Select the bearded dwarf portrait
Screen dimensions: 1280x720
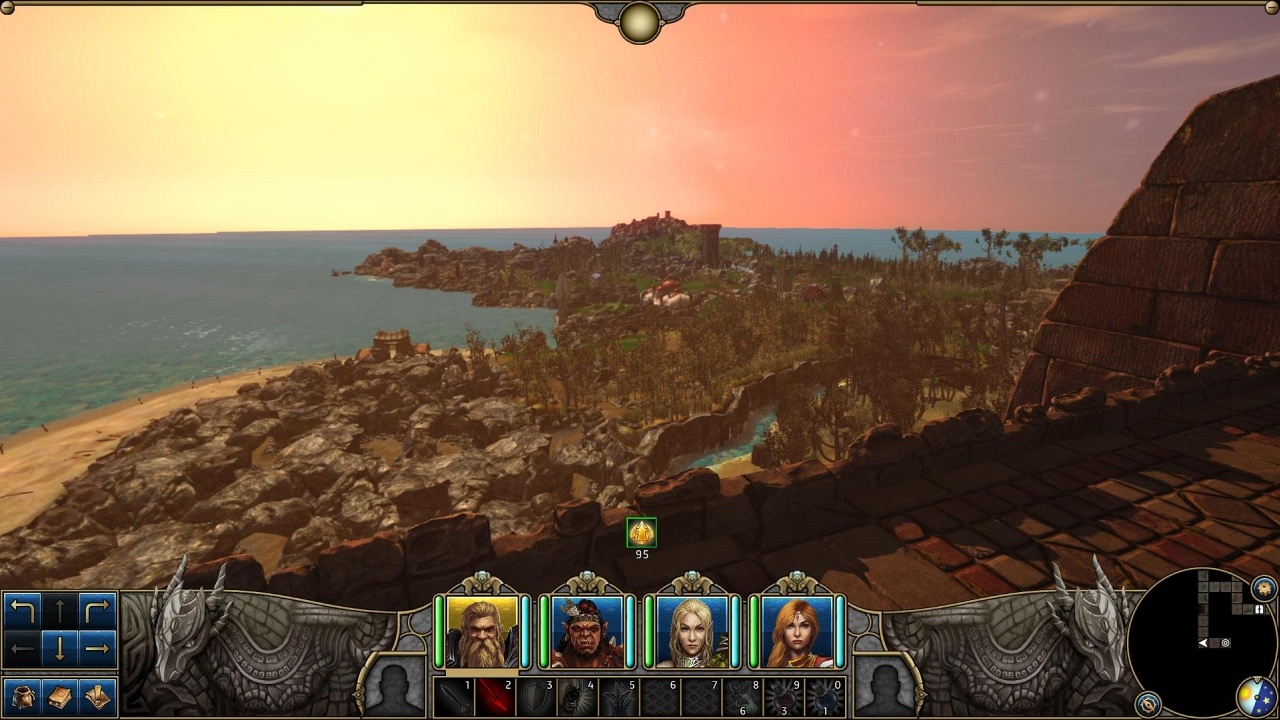482,632
